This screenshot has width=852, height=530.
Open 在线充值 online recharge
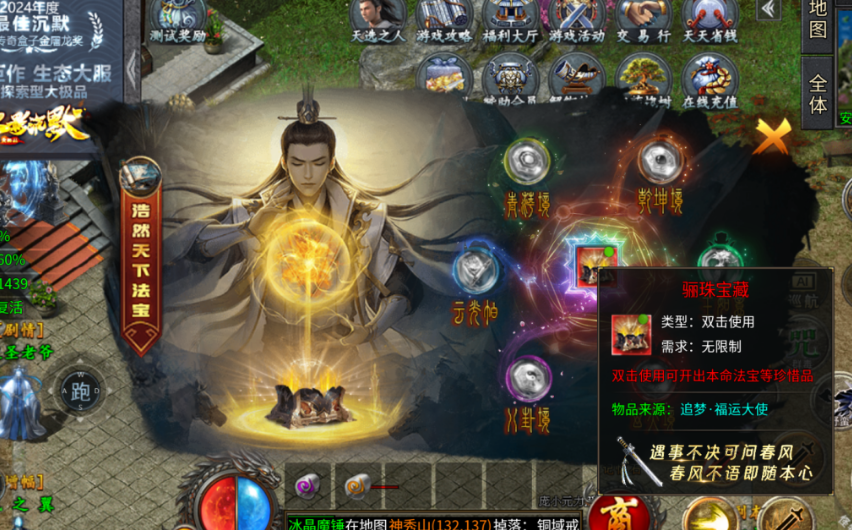tap(709, 80)
